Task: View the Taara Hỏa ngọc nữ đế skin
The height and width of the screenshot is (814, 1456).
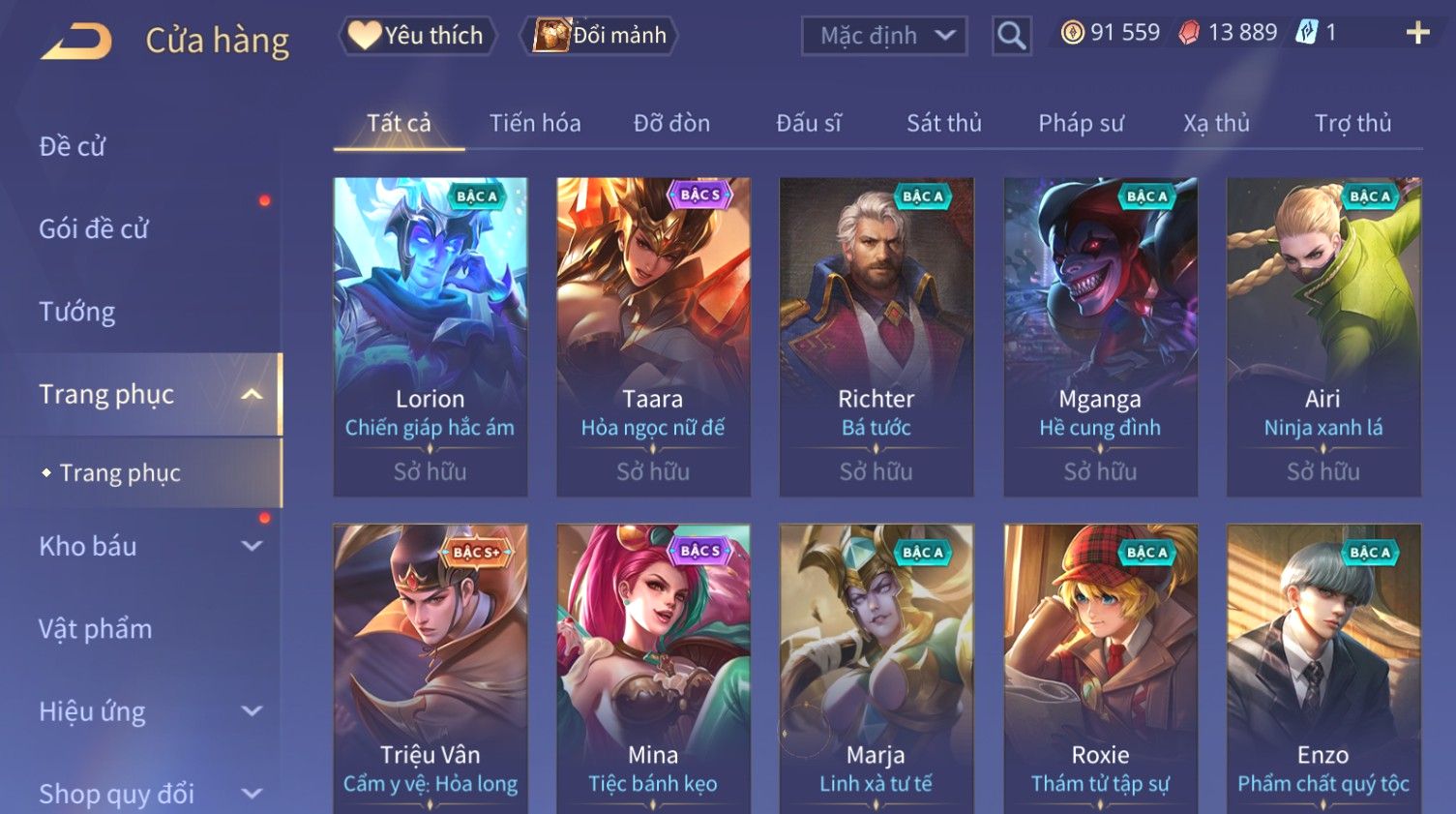Action: [653, 336]
